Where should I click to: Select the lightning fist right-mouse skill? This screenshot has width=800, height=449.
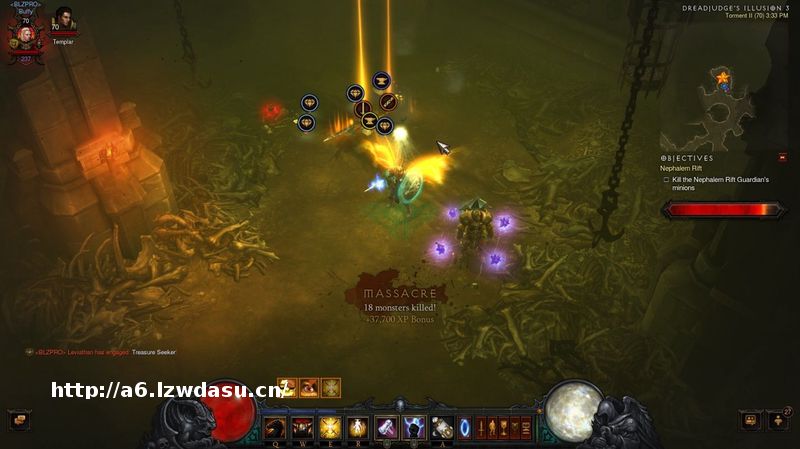414,428
